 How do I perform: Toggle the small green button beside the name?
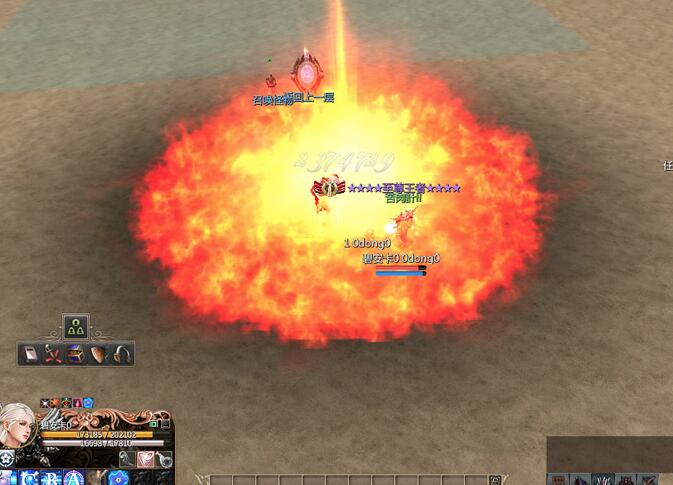[155, 424]
